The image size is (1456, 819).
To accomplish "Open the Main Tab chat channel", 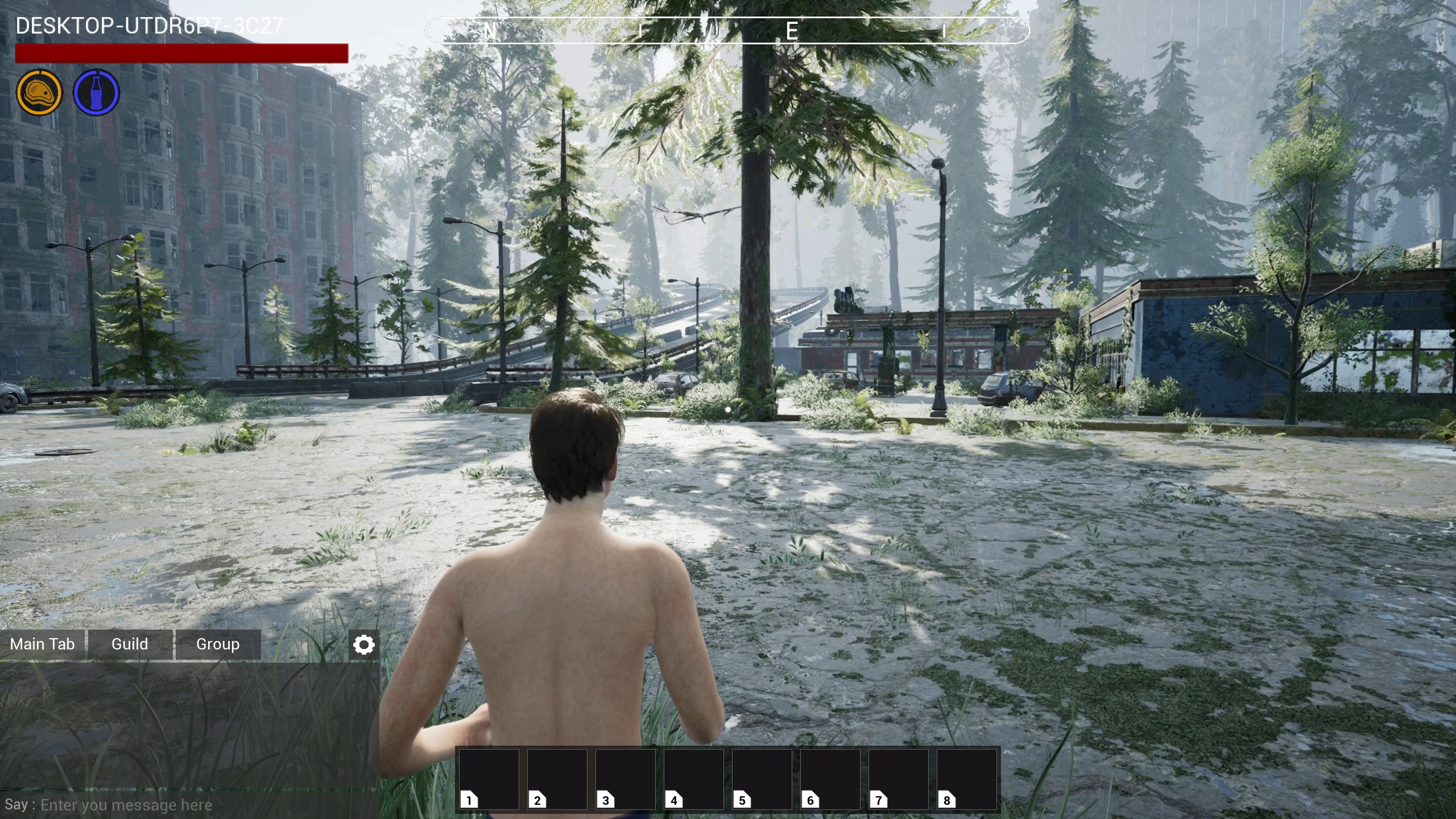I will tap(42, 644).
